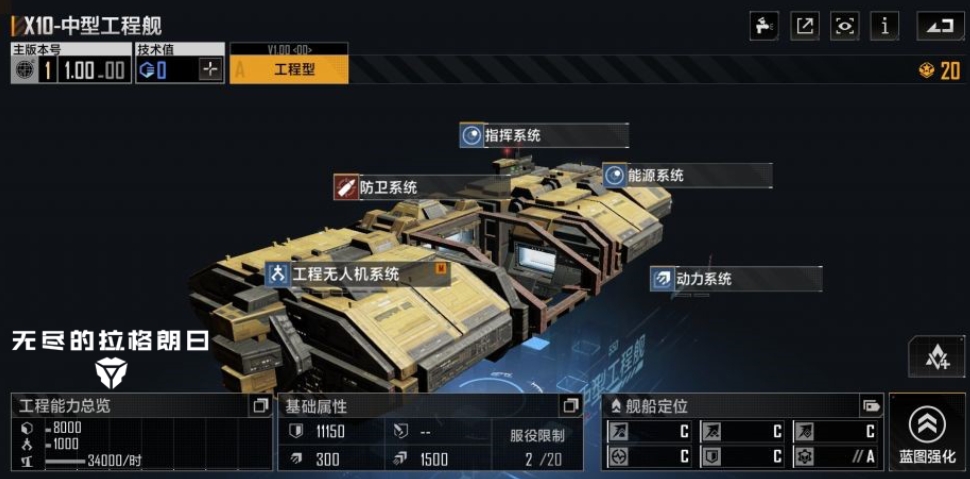Click the return arrow back button

click(940, 26)
